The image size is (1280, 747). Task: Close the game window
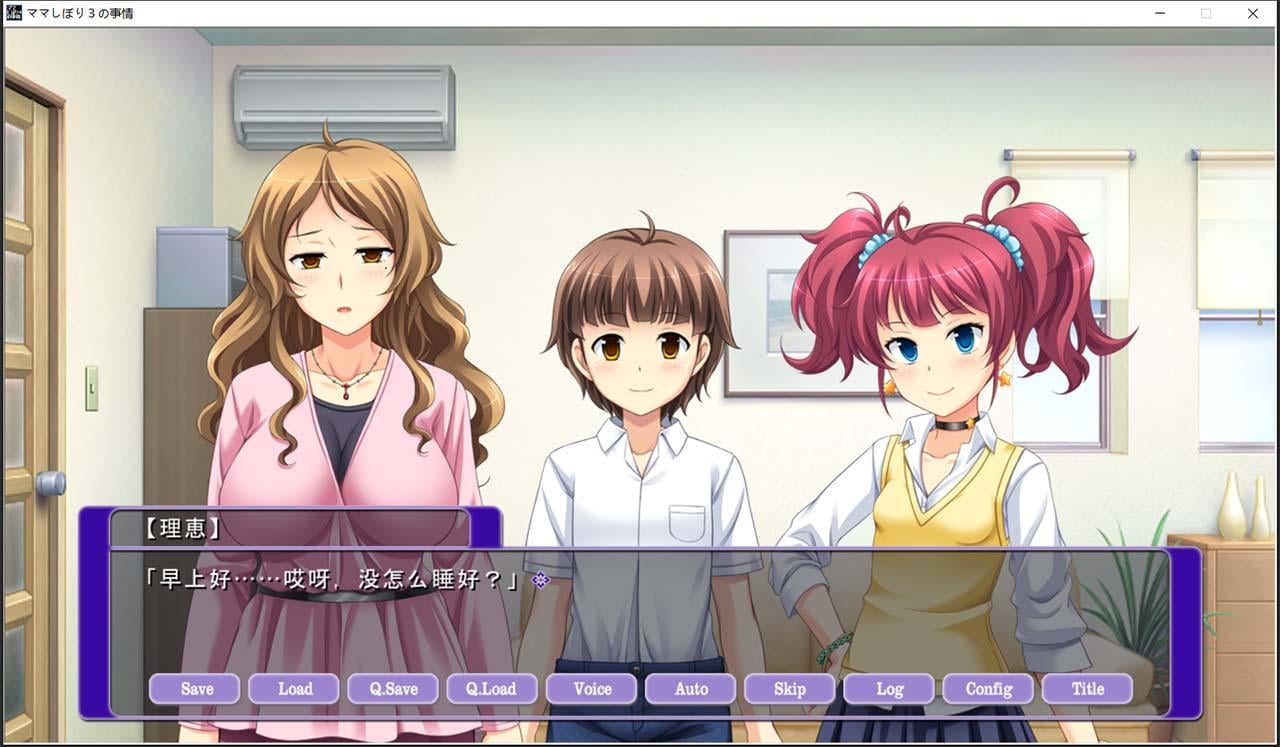click(1253, 14)
